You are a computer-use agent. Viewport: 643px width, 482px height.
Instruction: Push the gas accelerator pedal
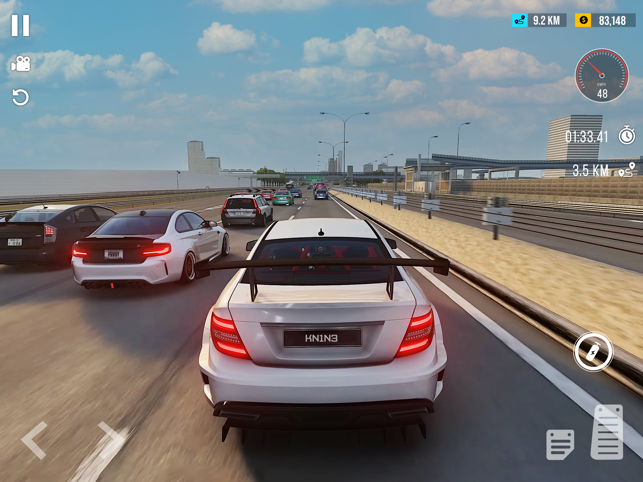pos(607,432)
